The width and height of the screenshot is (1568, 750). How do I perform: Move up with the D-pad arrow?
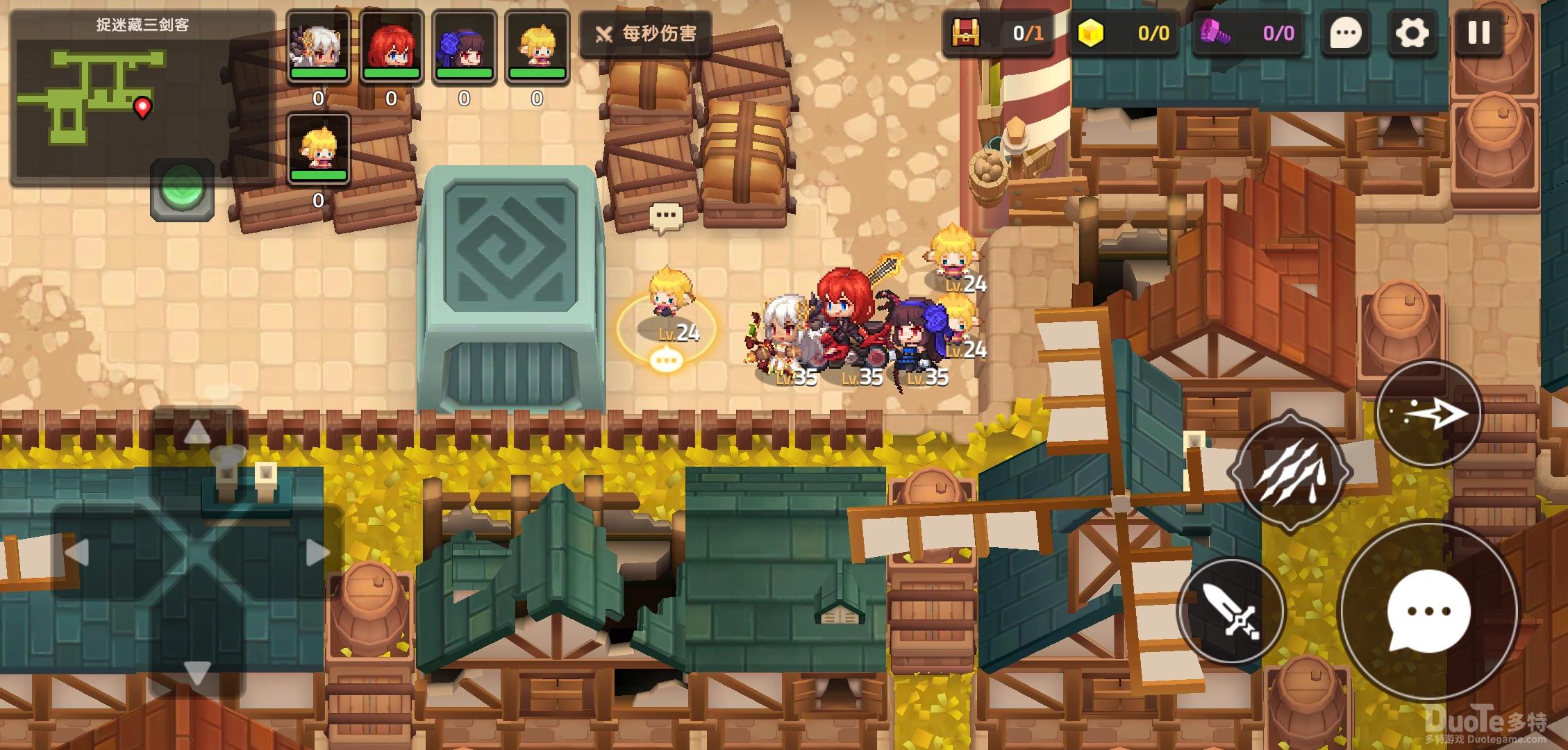click(x=197, y=433)
